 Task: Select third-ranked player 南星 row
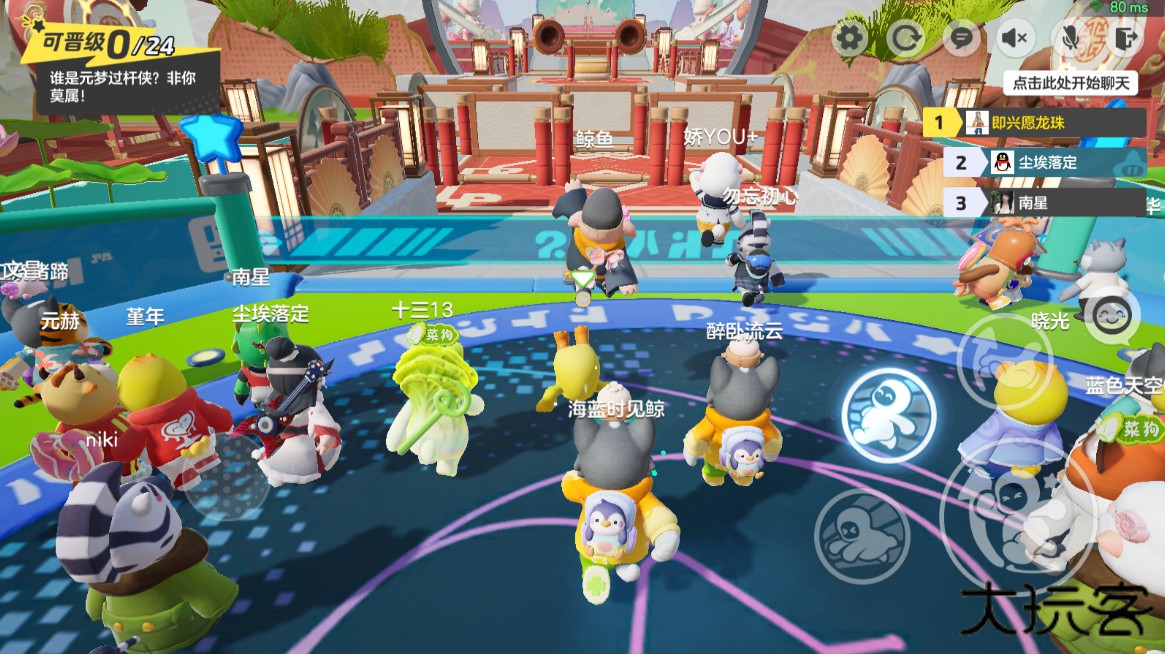pos(1044,202)
